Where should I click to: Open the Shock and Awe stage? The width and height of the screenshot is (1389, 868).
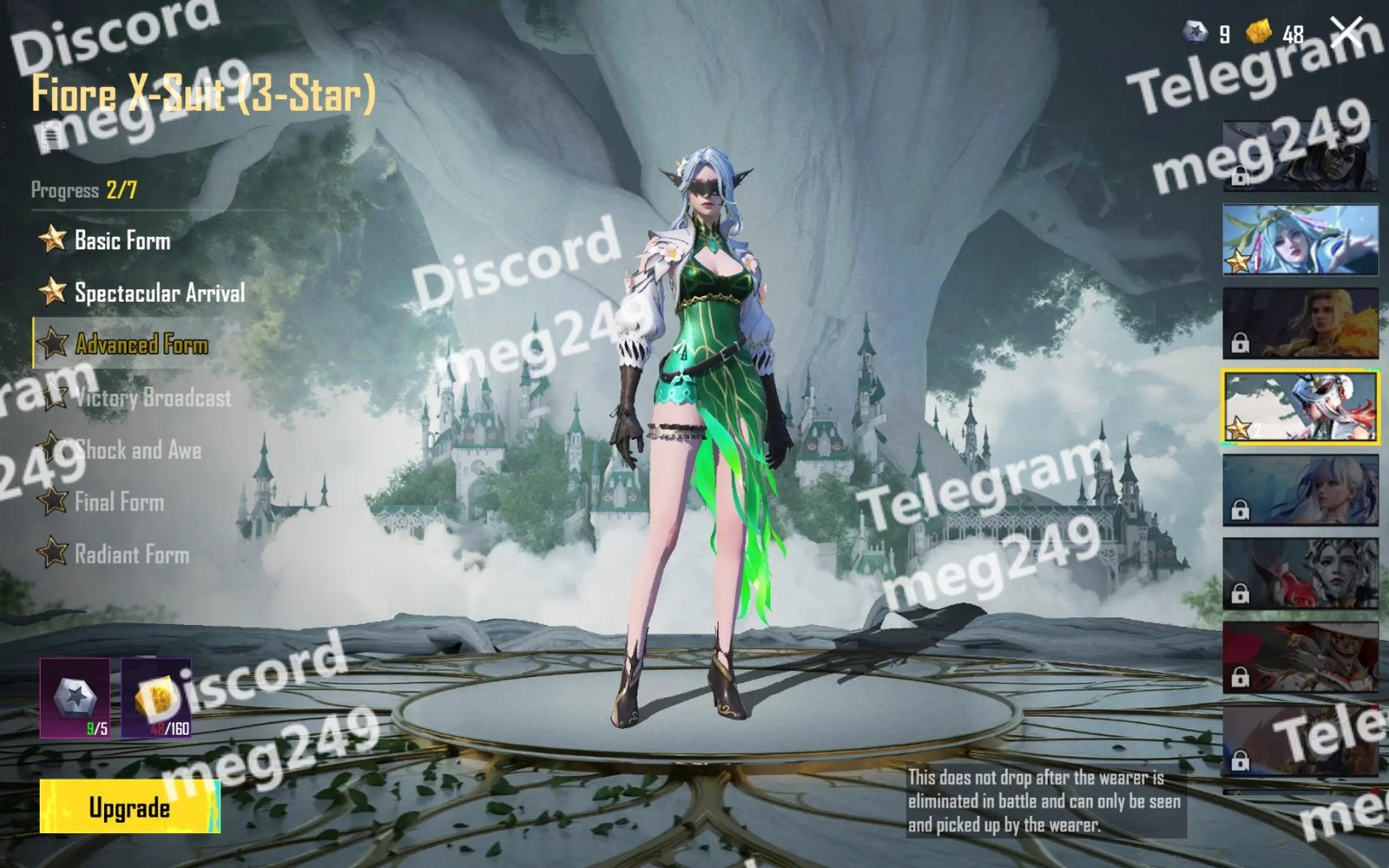(x=137, y=450)
